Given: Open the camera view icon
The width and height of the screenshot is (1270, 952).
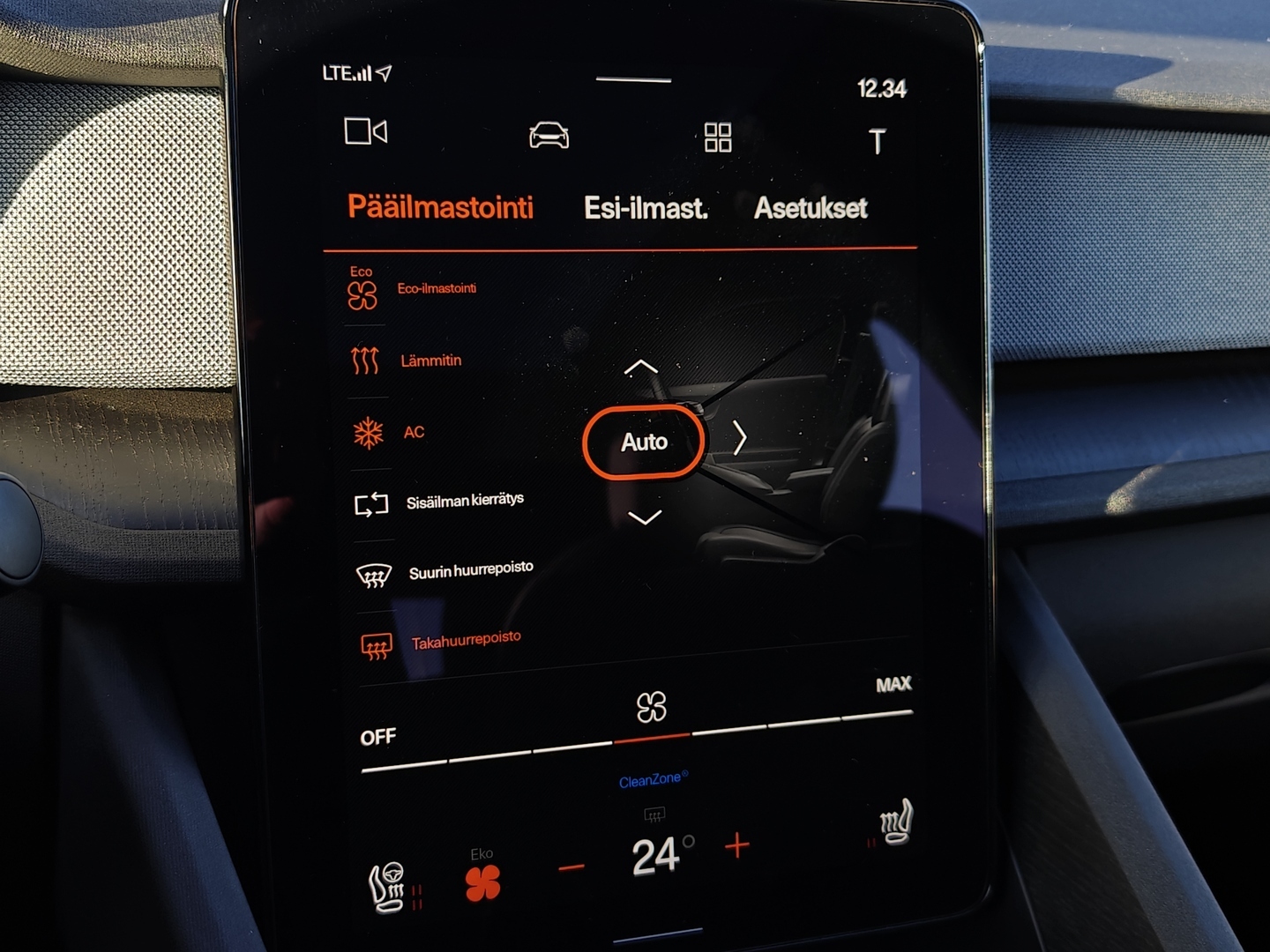Looking at the screenshot, I should tap(368, 132).
